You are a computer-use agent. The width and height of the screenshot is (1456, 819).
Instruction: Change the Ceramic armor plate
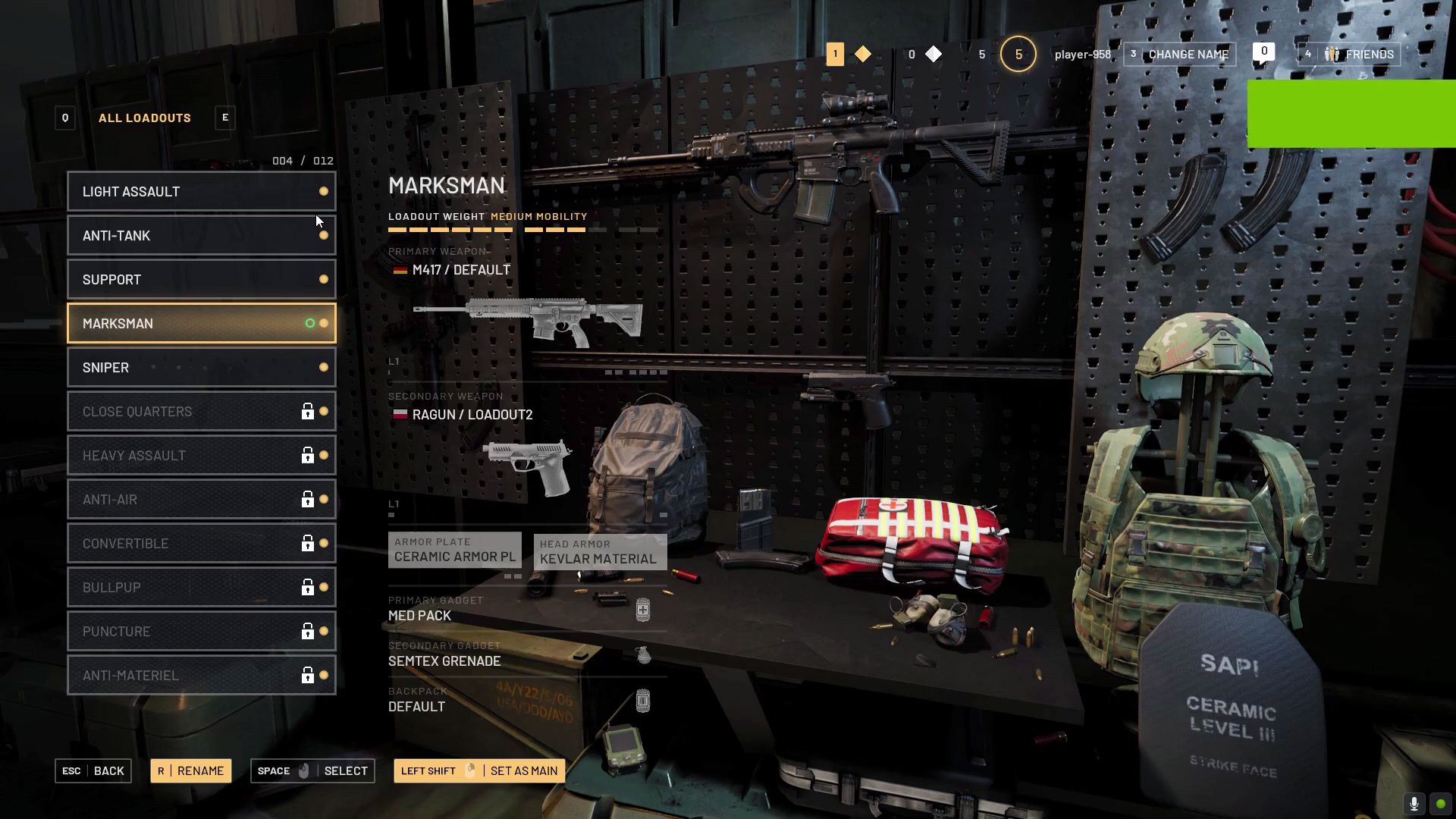click(x=455, y=551)
